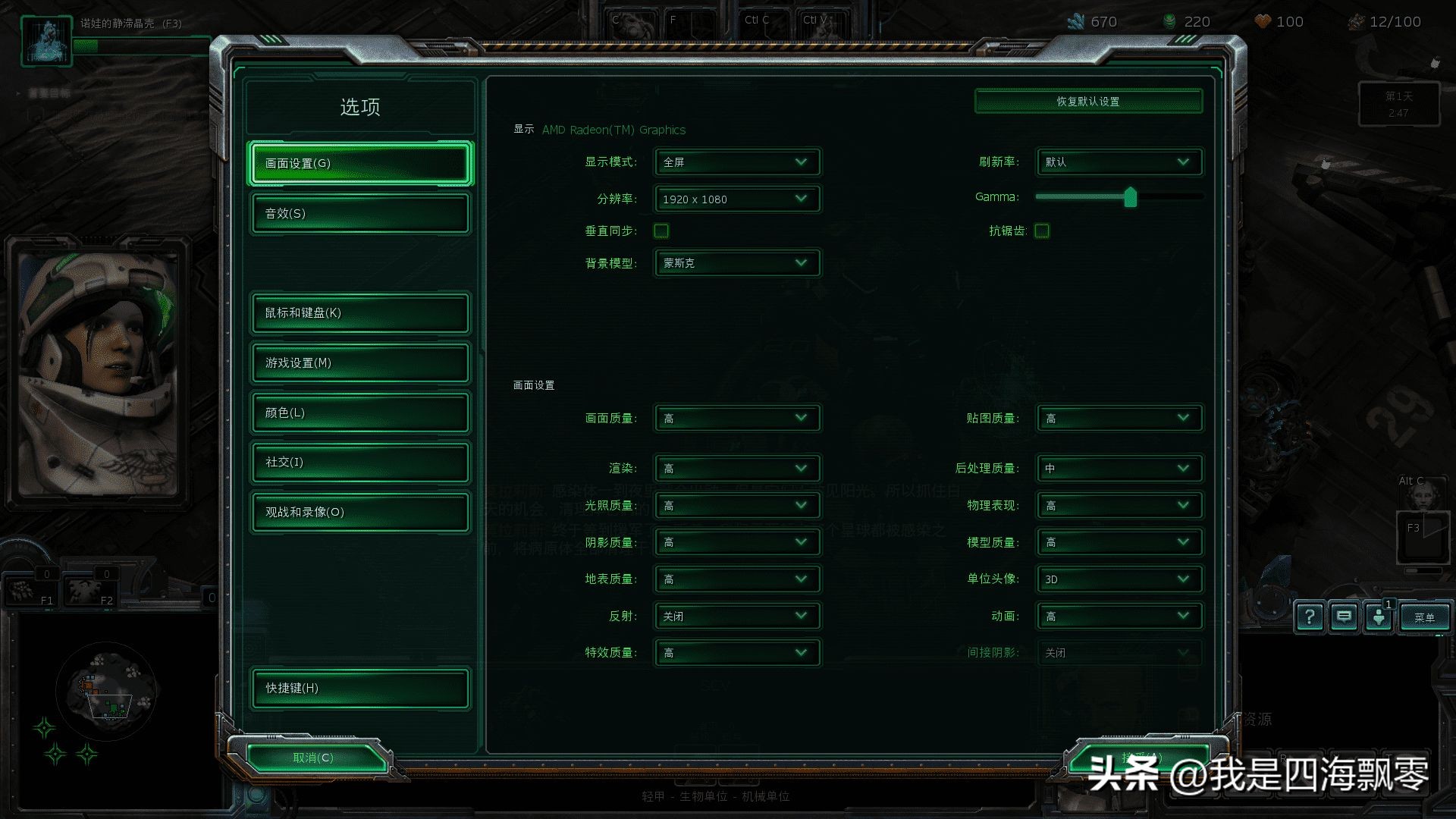This screenshot has height=819, width=1456.
Task: Open the 反射 reflections dropdown
Action: tap(736, 616)
